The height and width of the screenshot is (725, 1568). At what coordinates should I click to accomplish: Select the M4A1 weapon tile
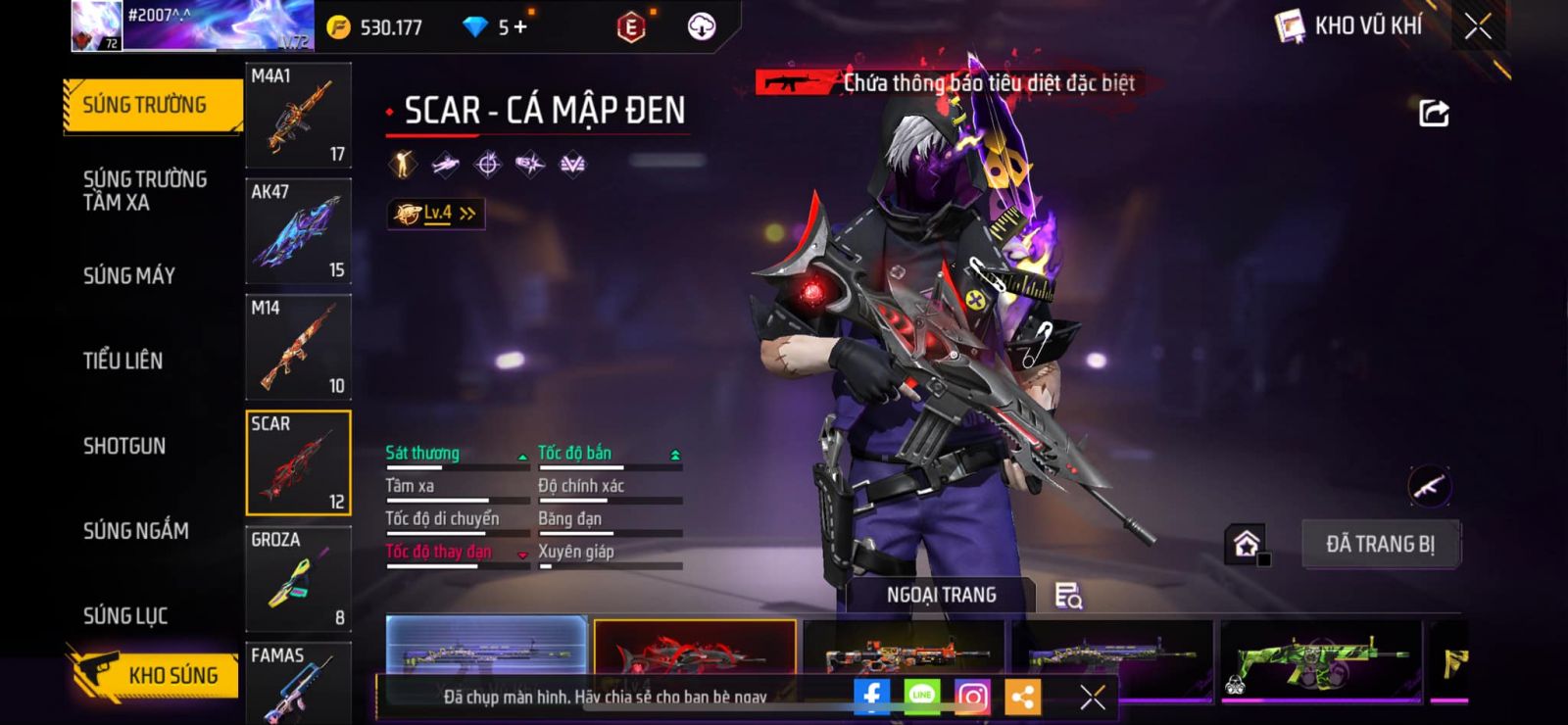point(298,116)
